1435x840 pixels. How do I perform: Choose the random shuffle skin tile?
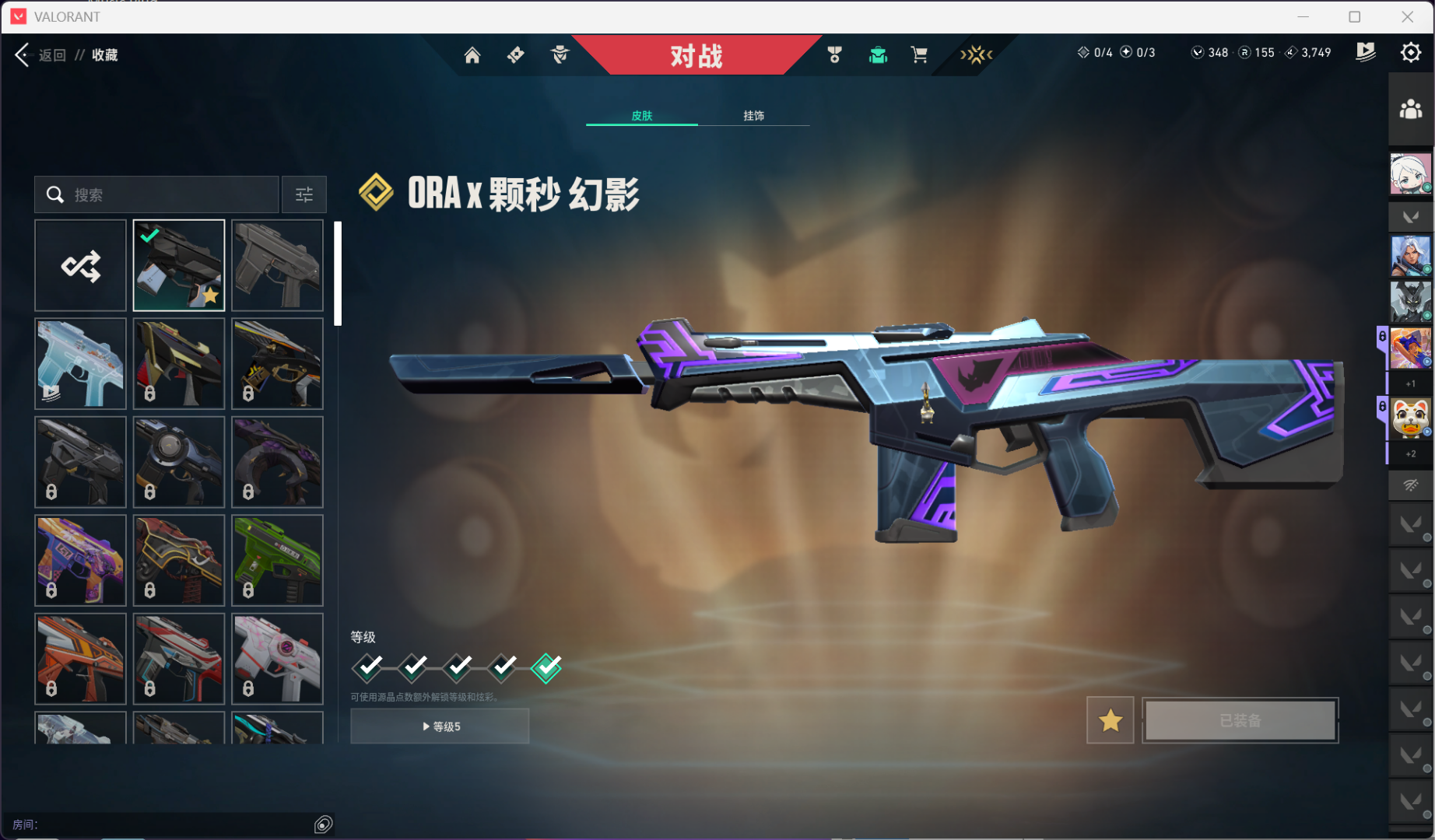80,266
